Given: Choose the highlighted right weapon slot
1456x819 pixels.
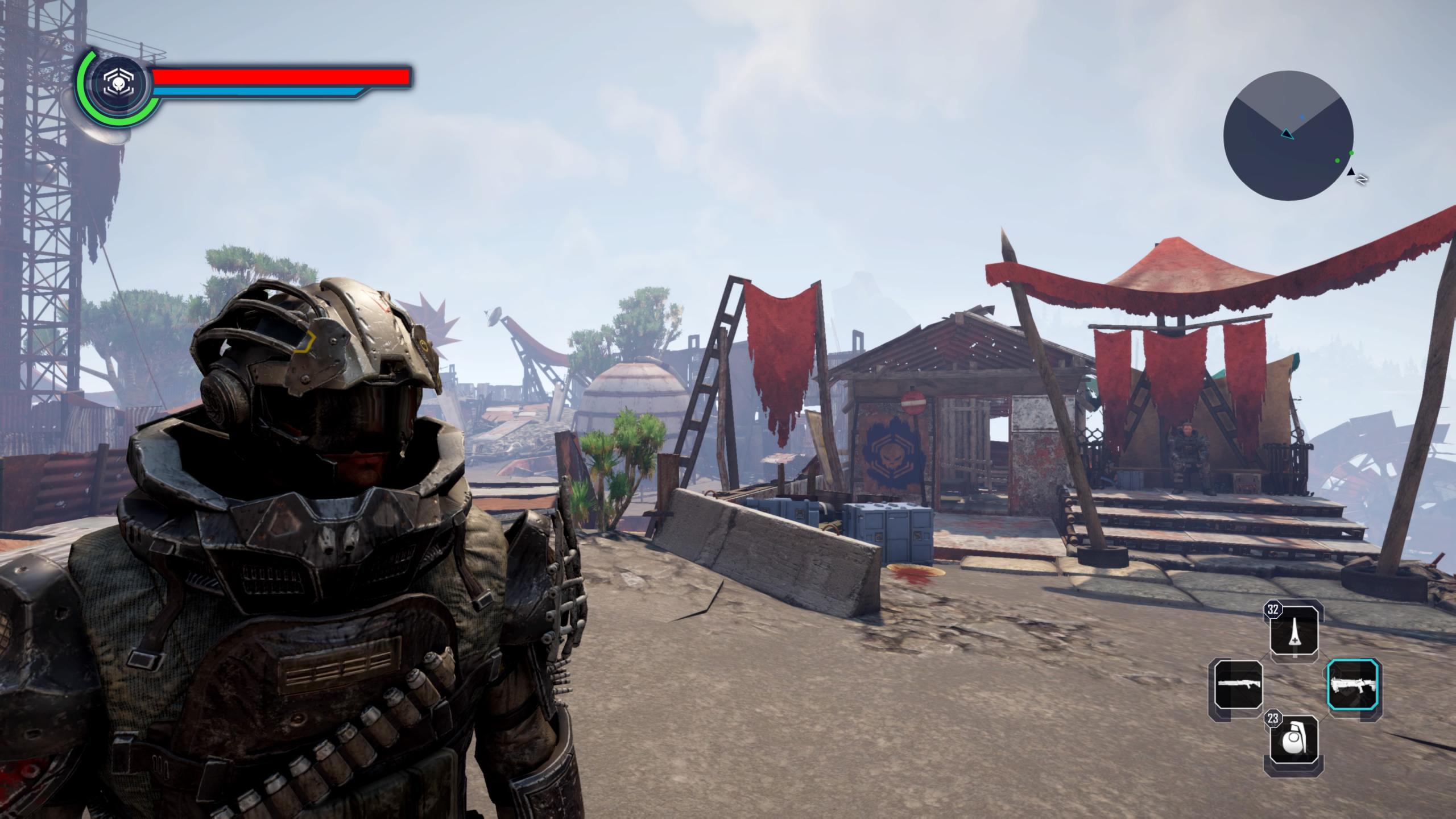Looking at the screenshot, I should [x=1354, y=690].
